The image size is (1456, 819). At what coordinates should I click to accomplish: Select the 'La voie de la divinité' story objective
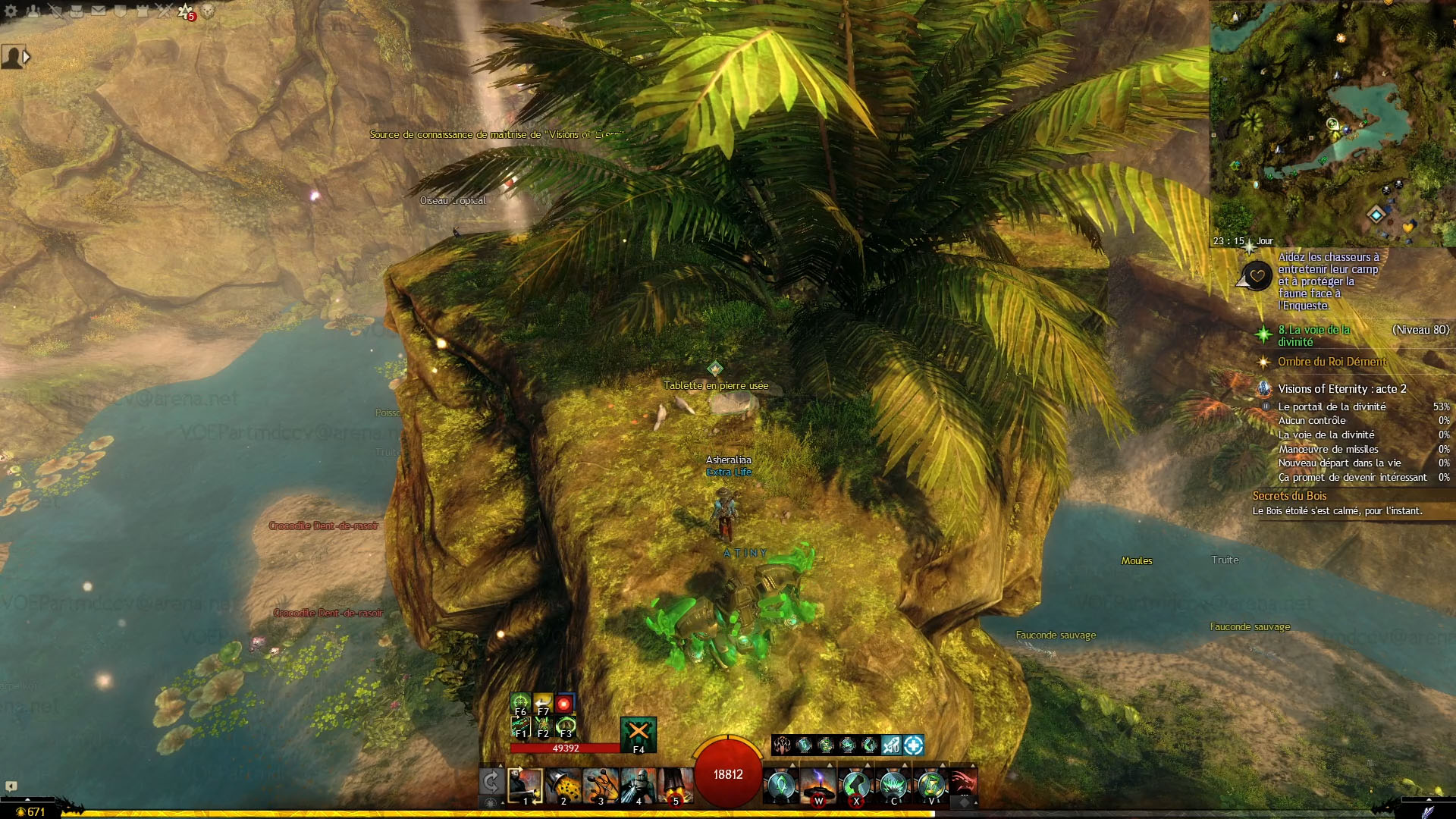(1313, 335)
